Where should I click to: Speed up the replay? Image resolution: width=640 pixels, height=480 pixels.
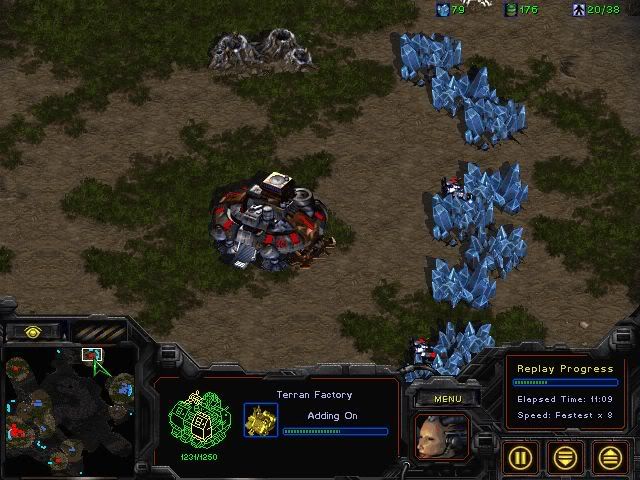611,458
